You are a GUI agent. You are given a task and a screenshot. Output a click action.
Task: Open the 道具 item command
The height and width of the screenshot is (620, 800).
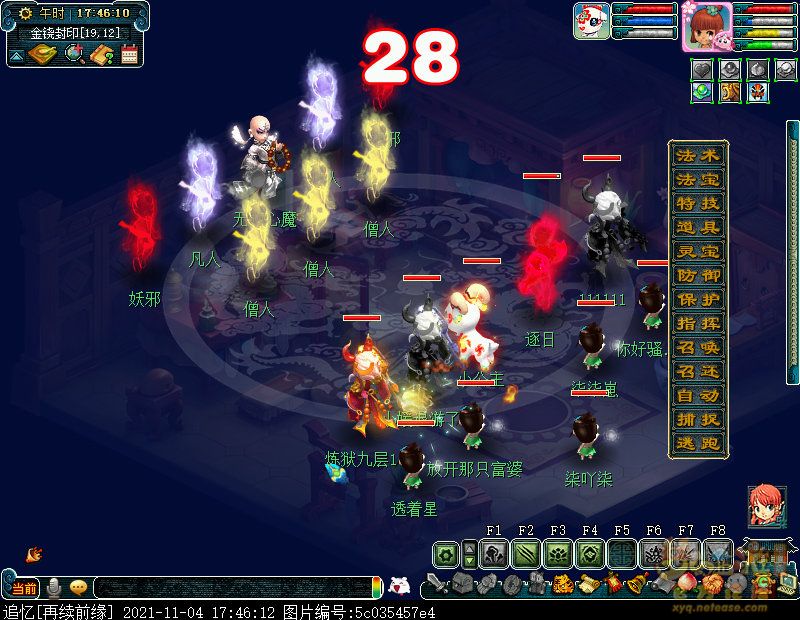coord(697,228)
